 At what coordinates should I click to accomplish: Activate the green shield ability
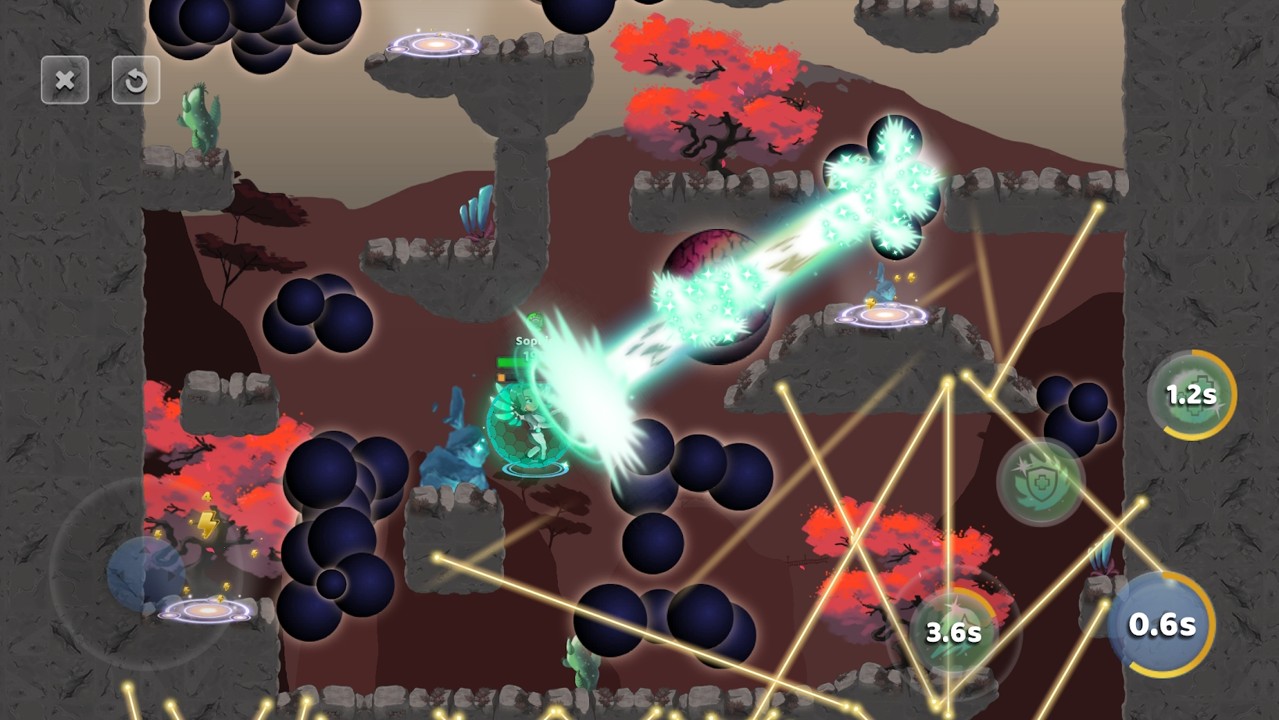click(x=1041, y=481)
